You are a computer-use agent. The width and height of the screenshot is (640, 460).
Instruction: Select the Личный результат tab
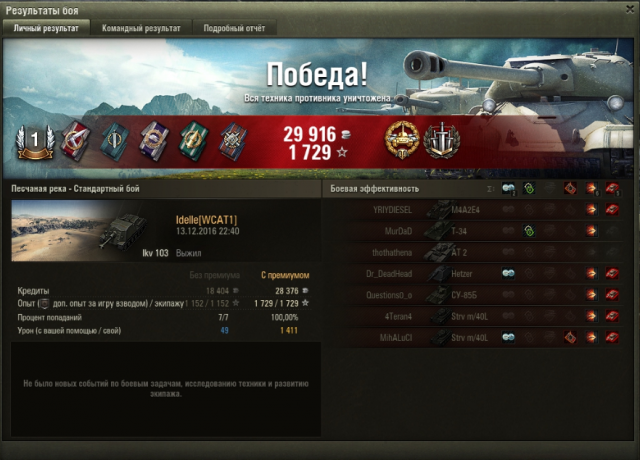(47, 29)
